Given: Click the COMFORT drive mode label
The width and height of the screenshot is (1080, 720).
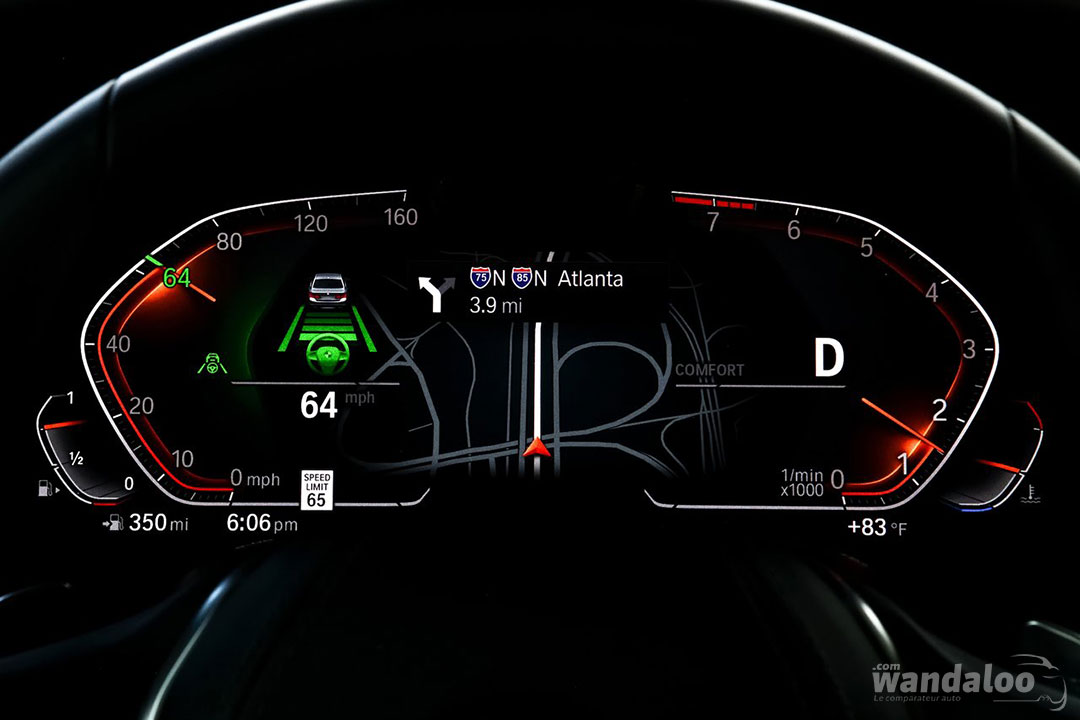Looking at the screenshot, I should [710, 370].
